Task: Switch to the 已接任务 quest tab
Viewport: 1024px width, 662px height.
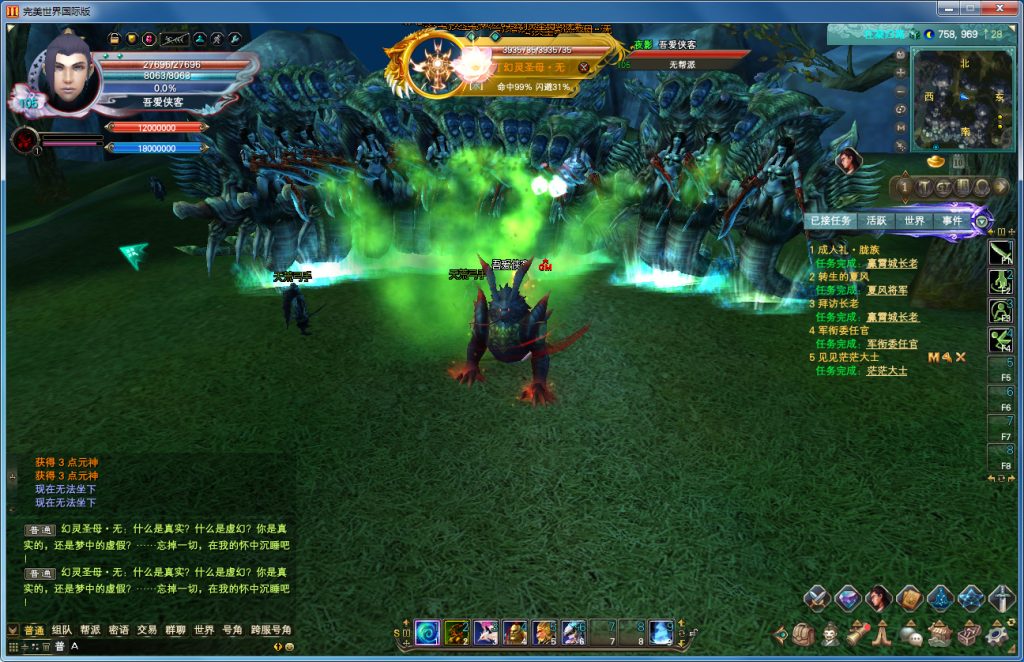Action: tap(830, 221)
